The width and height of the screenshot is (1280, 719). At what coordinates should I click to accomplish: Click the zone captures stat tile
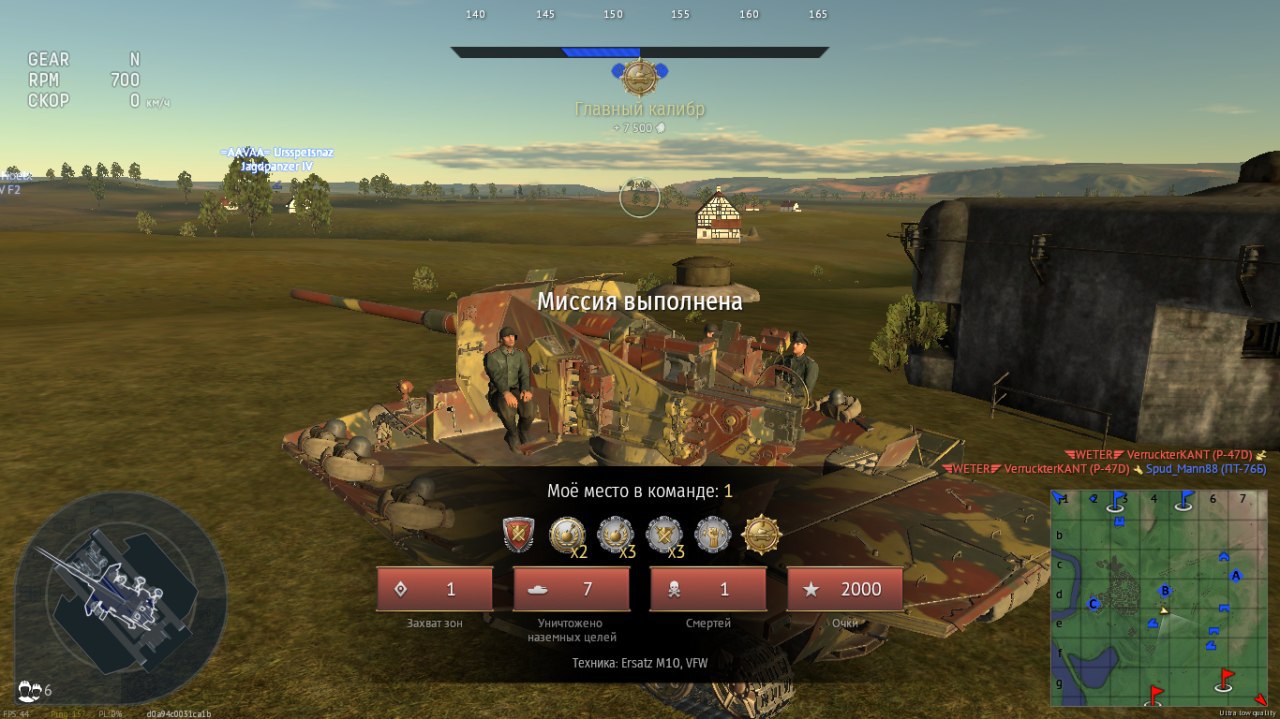coord(434,589)
